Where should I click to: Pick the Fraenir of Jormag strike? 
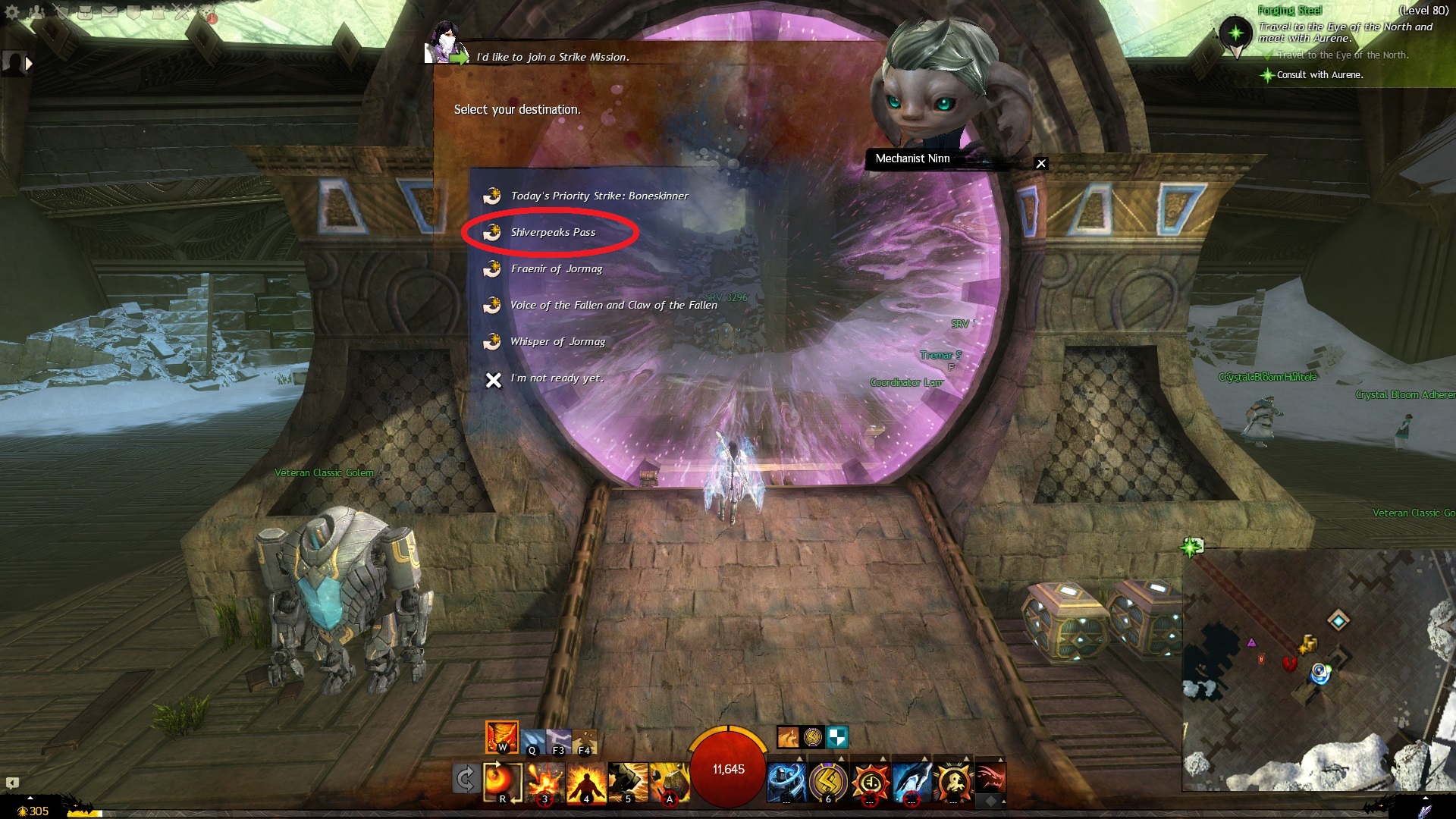(556, 268)
